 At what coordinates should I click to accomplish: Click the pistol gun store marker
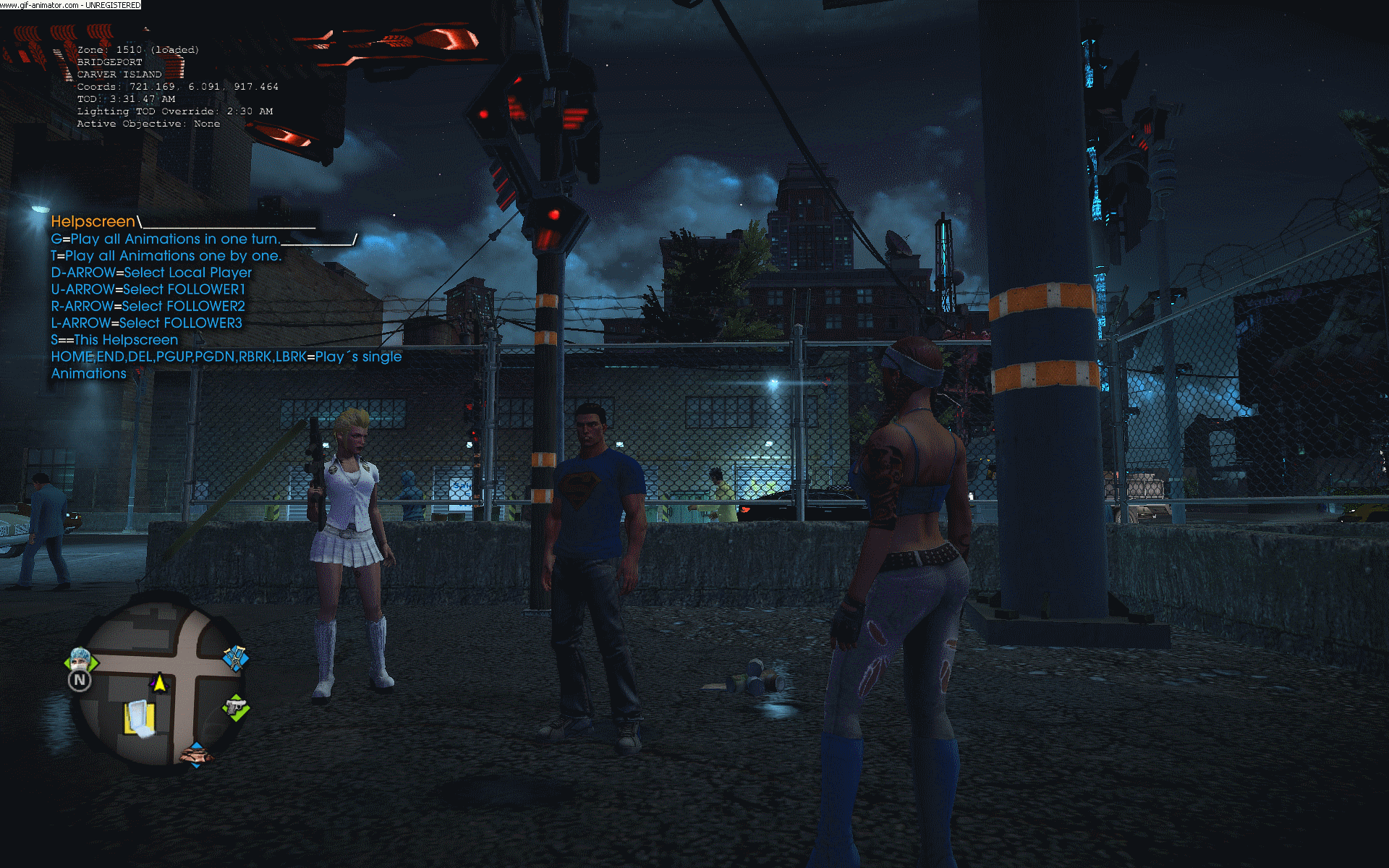pyautogui.click(x=236, y=707)
